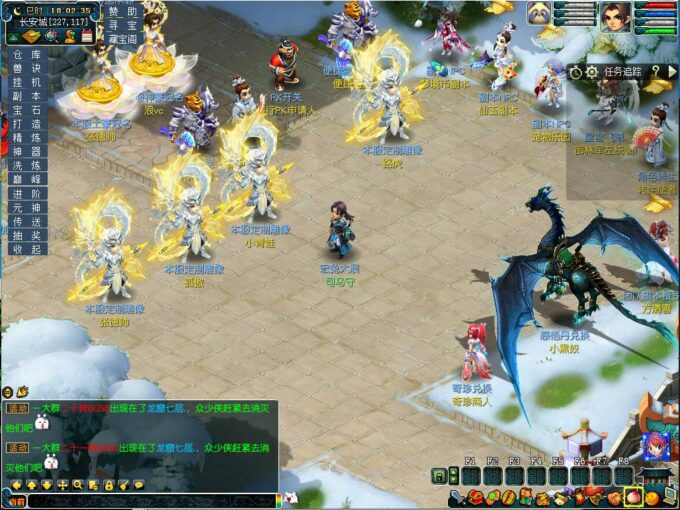This screenshot has height=510, width=680.
Task: Select the pet portrait icon
Action: pyautogui.click(x=541, y=15)
